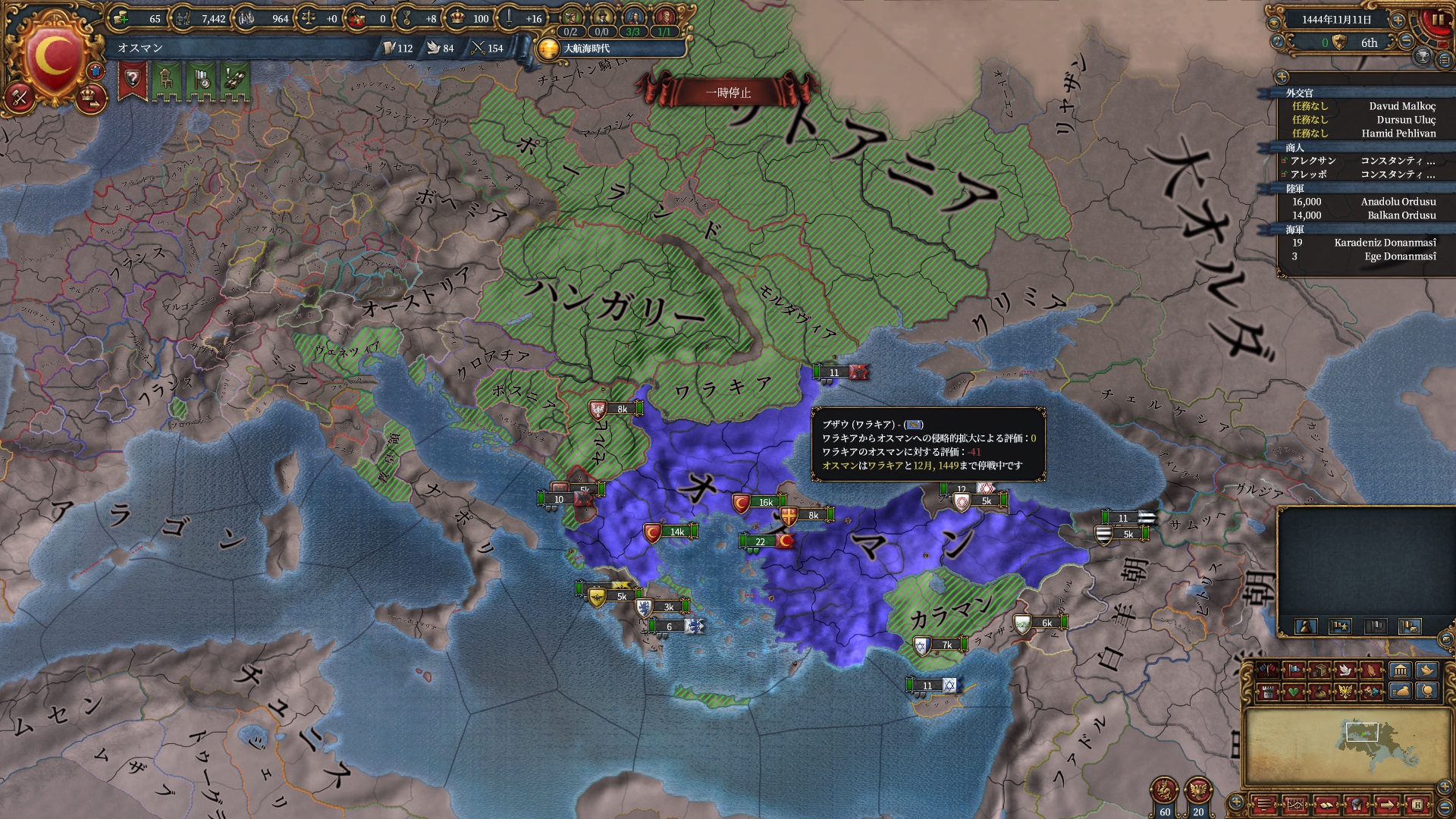
Task: Decrease game speed with the minus button
Action: tap(1406, 42)
